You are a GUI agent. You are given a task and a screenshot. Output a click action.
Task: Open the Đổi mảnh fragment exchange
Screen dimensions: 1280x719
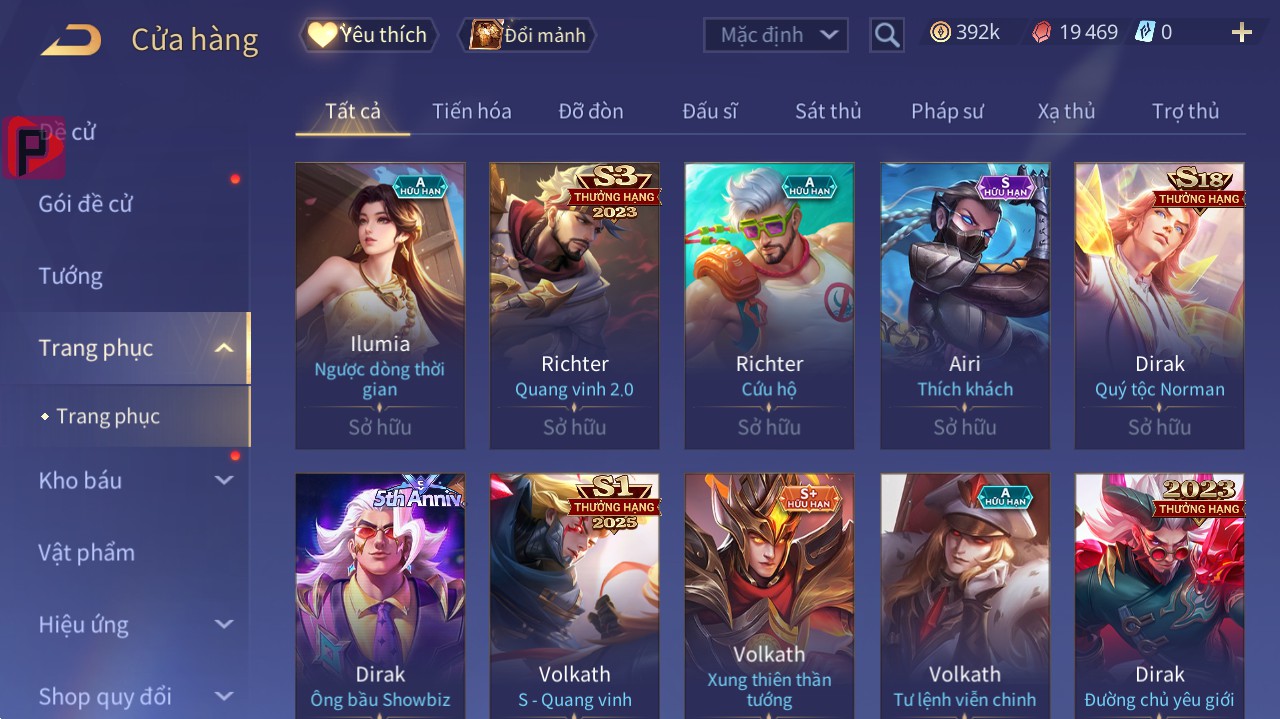pos(528,35)
